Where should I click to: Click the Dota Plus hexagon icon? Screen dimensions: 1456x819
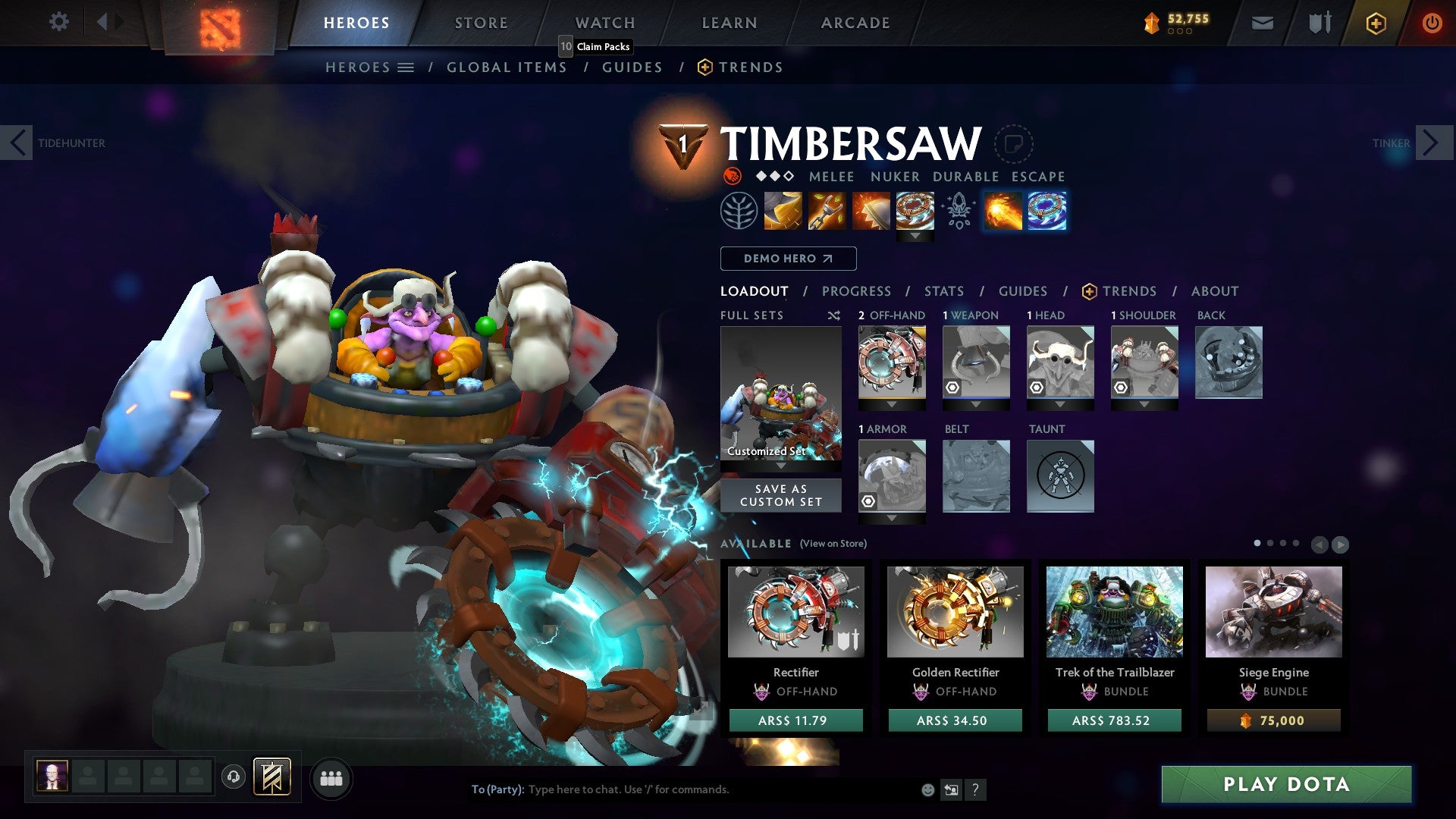pos(1375,23)
